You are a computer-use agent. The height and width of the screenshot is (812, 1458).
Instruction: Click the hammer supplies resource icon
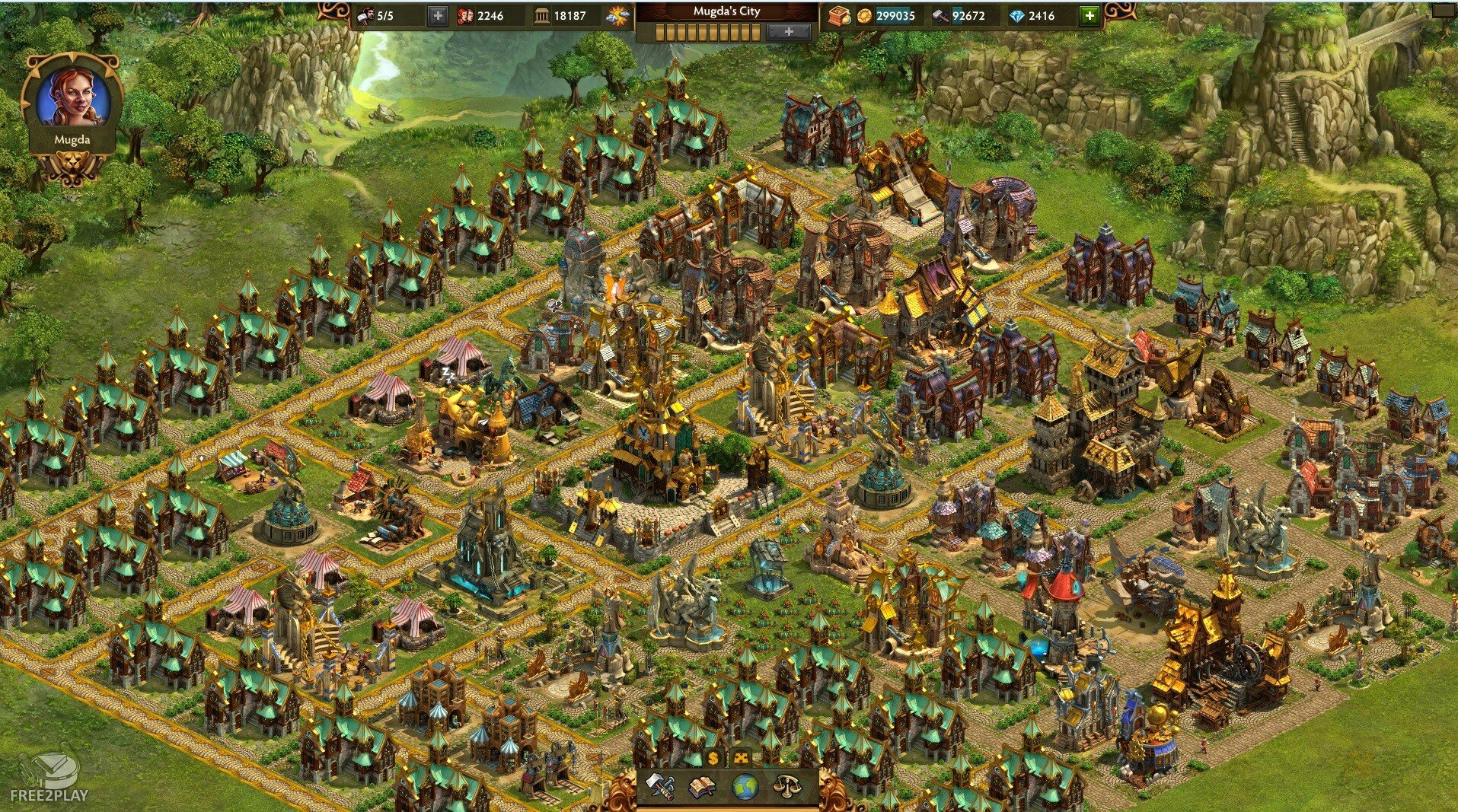point(941,15)
